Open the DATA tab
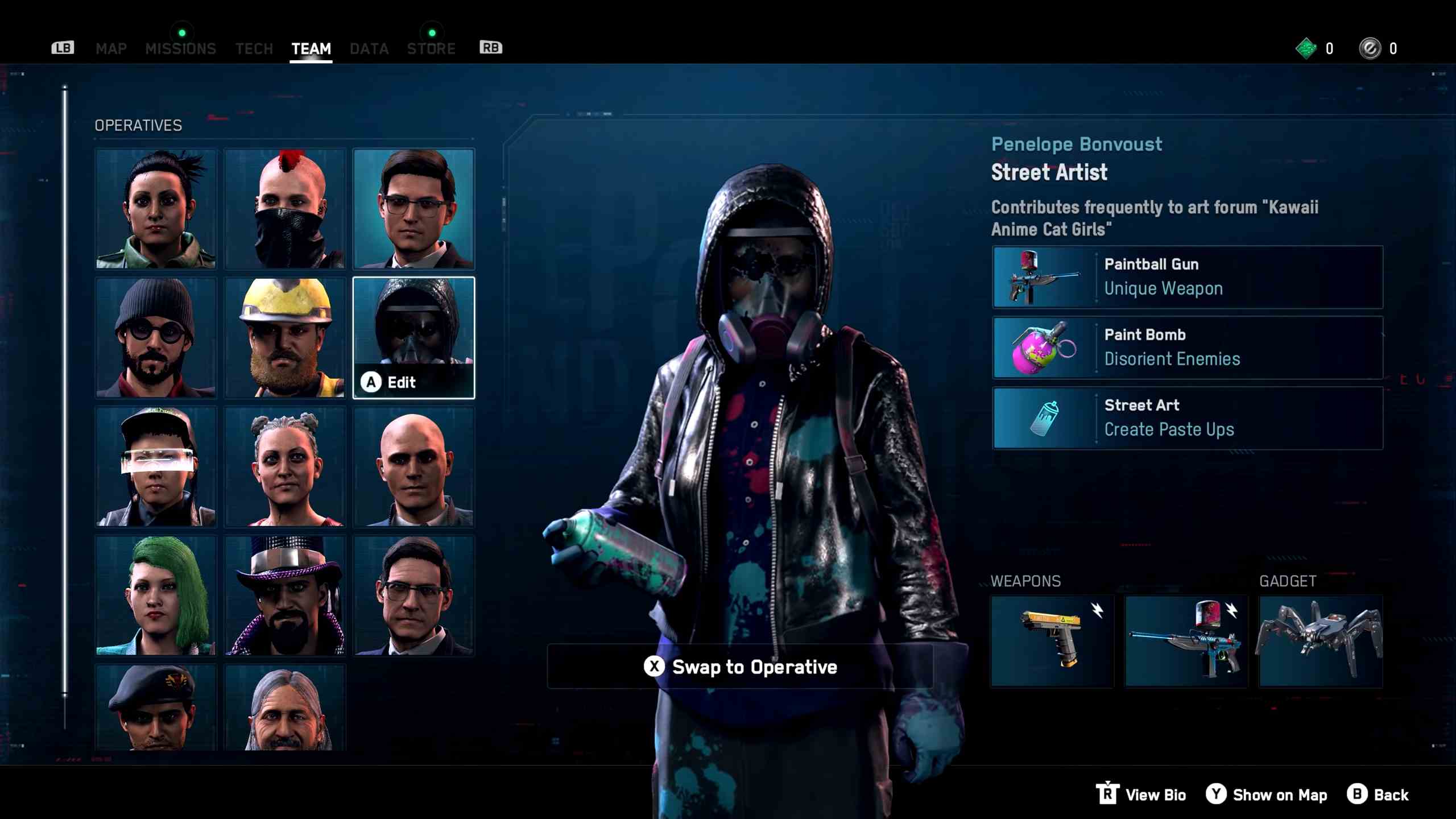 click(x=369, y=48)
